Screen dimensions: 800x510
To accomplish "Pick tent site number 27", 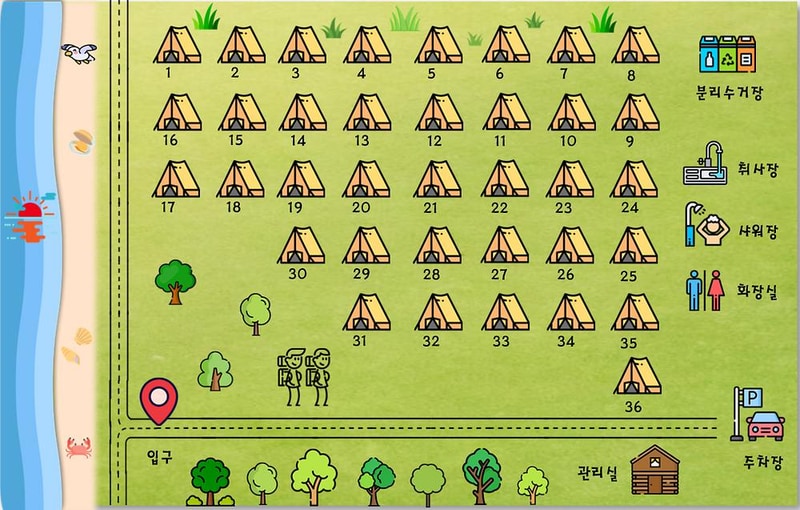I will coord(505,246).
